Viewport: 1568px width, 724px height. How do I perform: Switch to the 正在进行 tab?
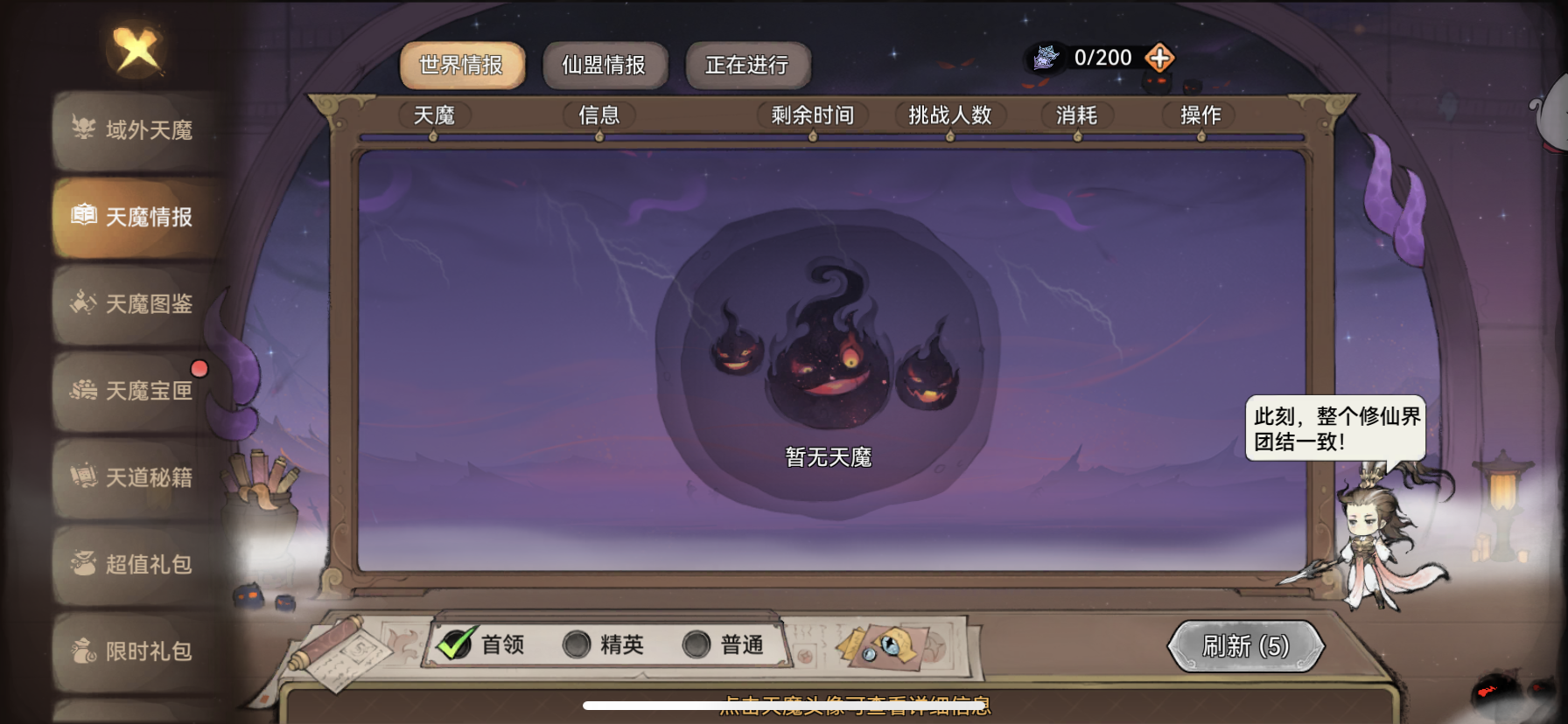748,64
